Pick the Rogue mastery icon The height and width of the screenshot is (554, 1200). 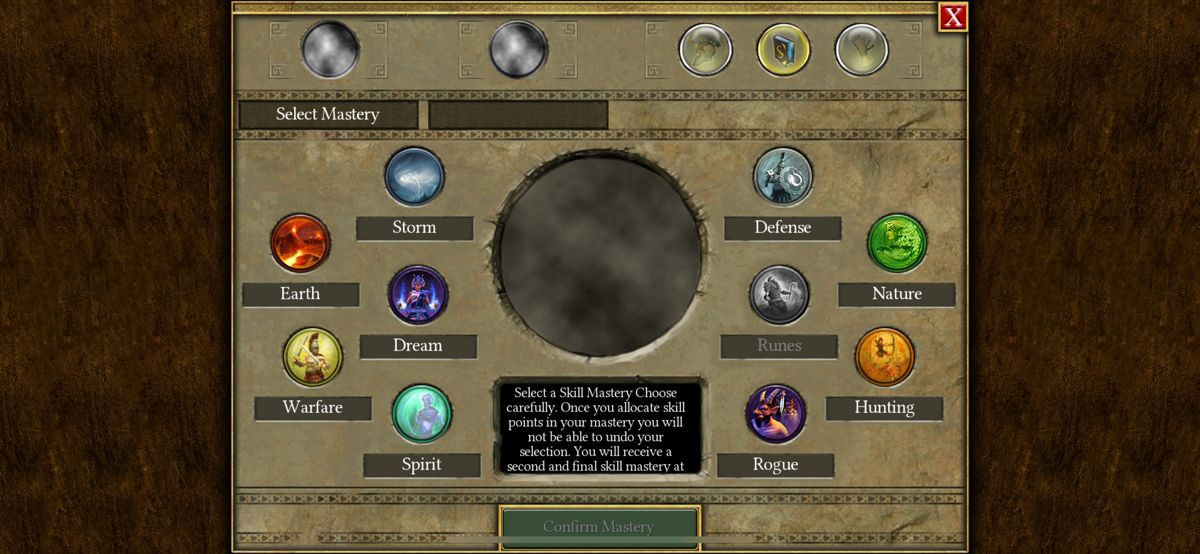(x=776, y=414)
